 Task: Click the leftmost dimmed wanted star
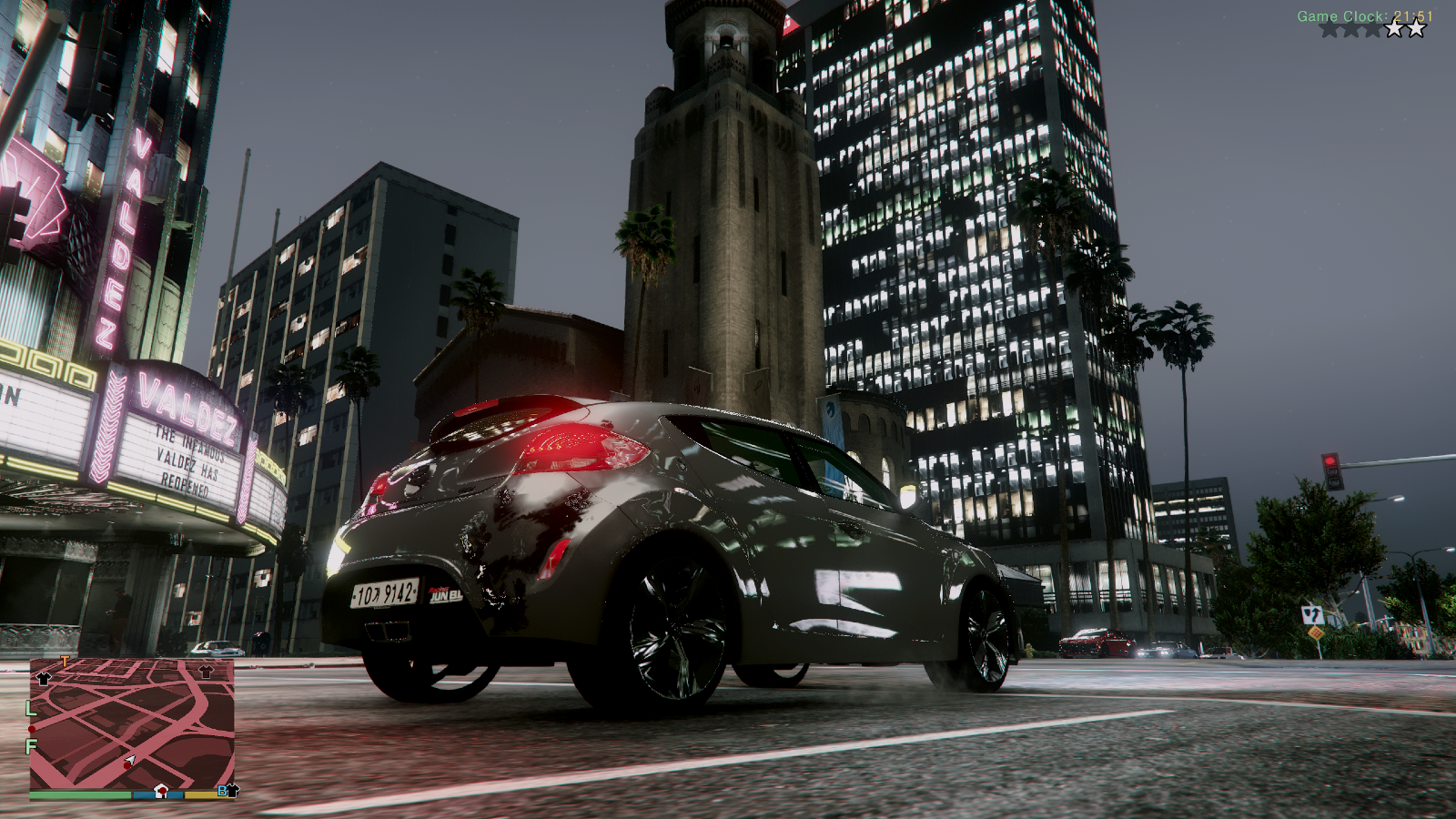pyautogui.click(x=1330, y=29)
